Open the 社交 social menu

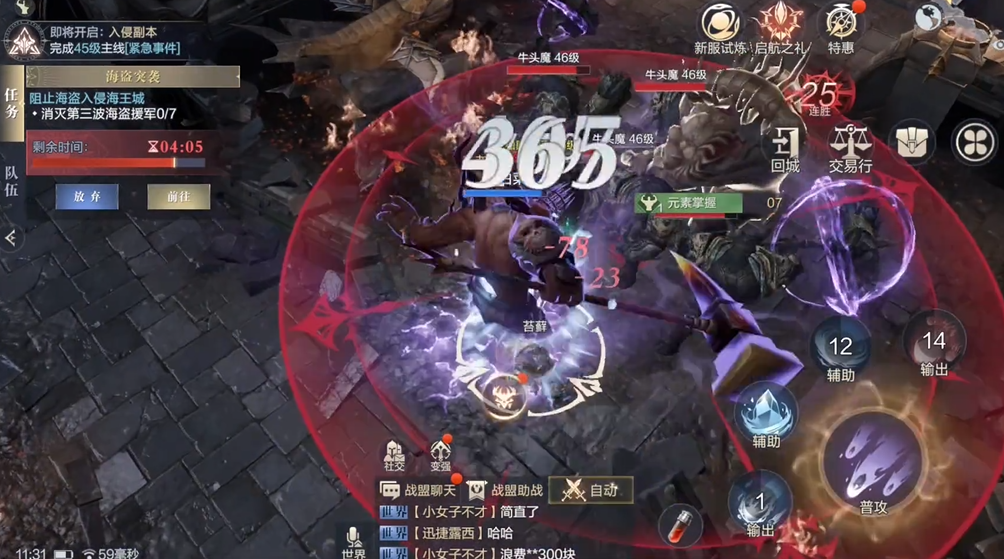click(394, 455)
